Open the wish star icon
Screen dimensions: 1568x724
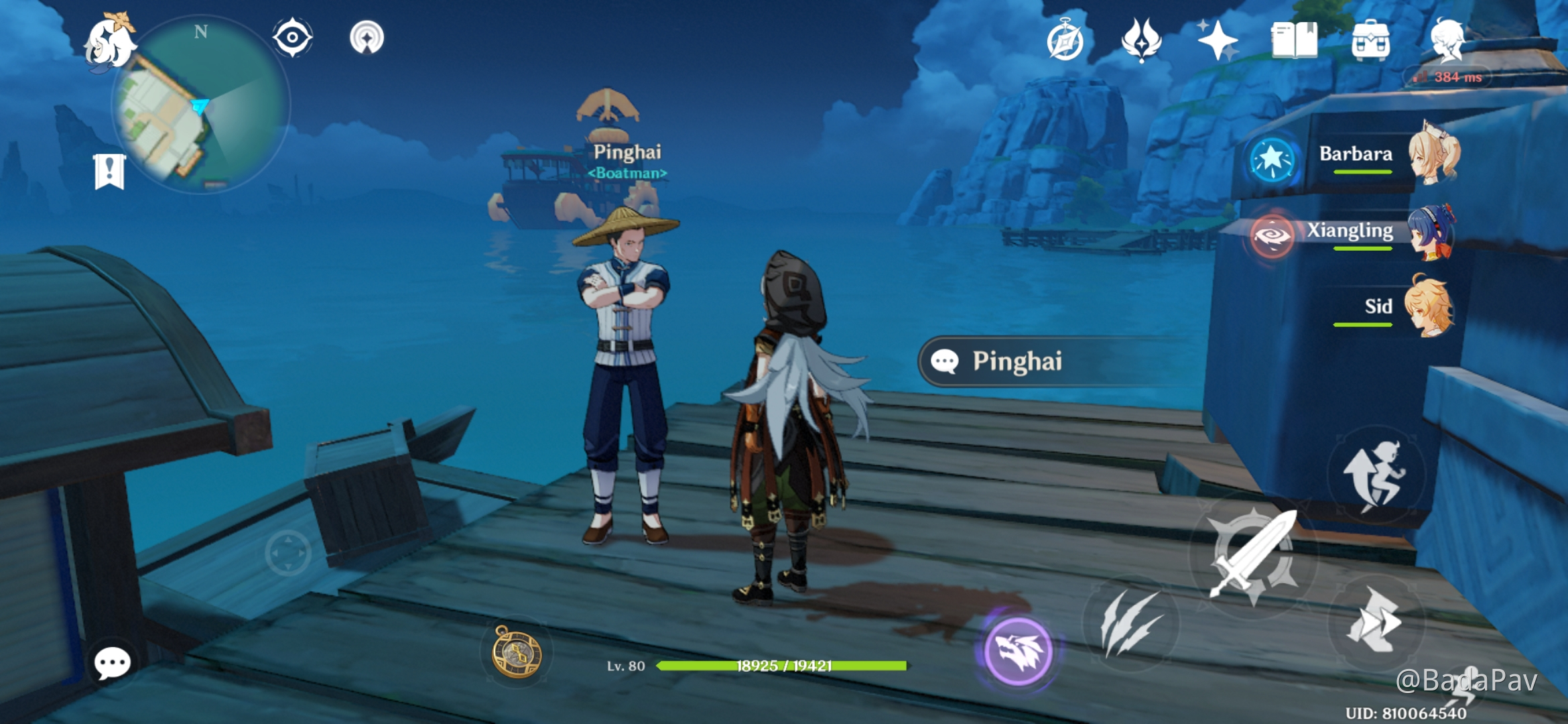point(1218,40)
